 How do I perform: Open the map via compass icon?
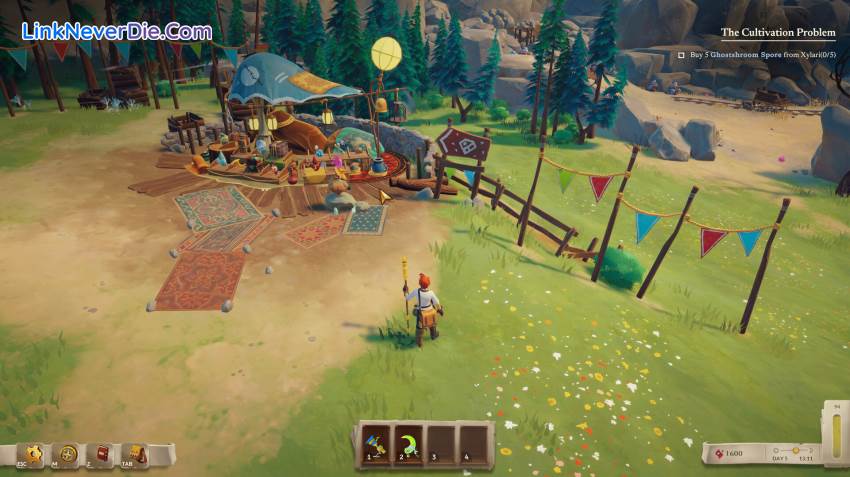coord(69,454)
